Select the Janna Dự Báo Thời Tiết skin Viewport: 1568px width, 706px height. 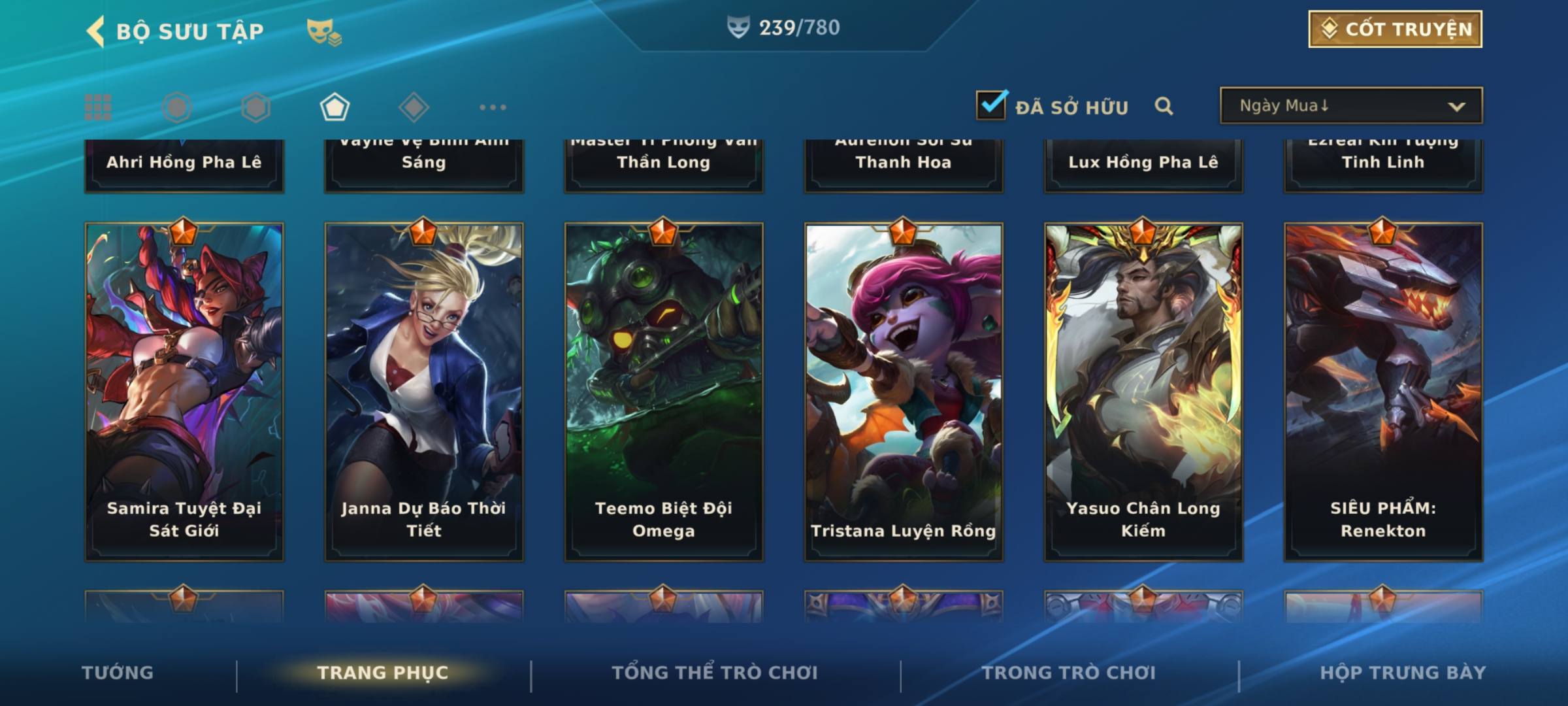[x=424, y=392]
